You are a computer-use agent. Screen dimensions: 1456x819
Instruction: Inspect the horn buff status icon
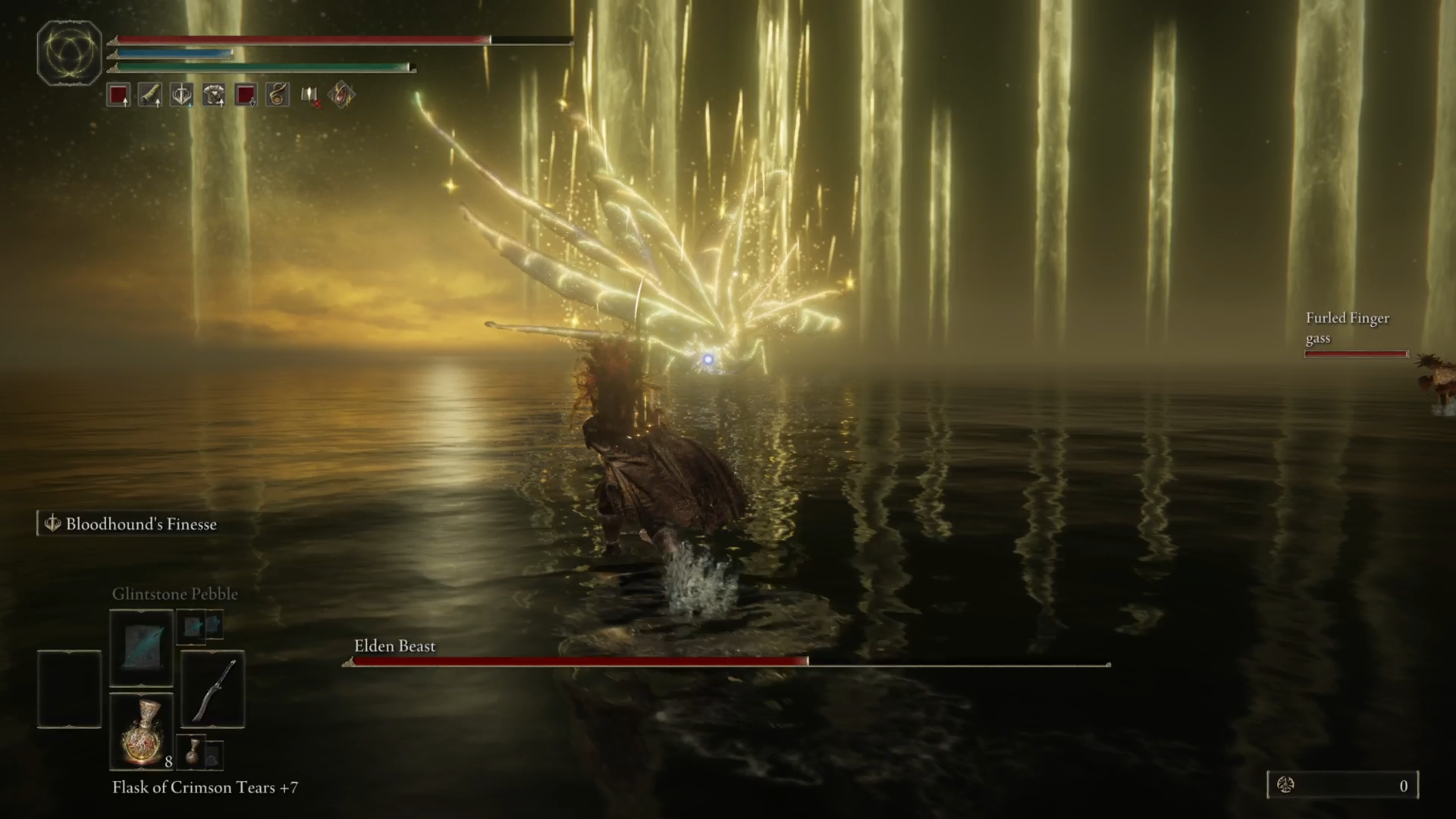(x=150, y=96)
